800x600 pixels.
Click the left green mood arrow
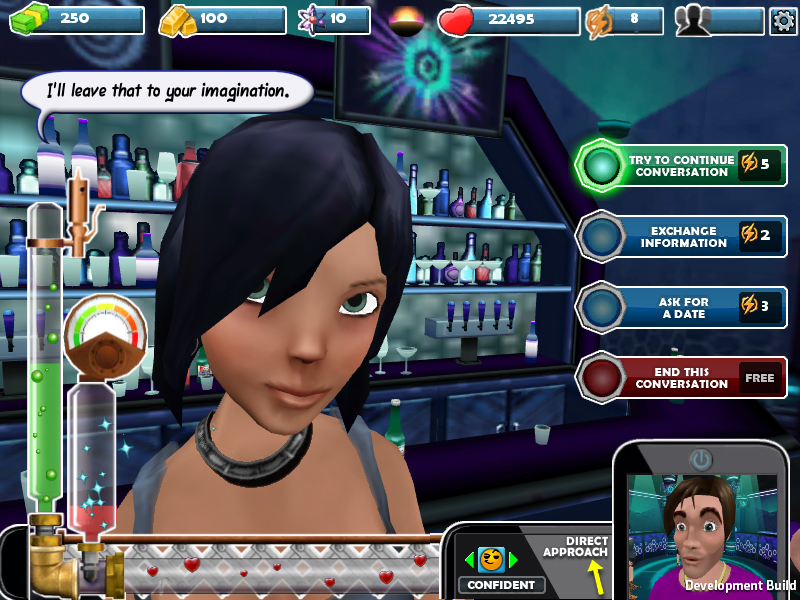469,560
